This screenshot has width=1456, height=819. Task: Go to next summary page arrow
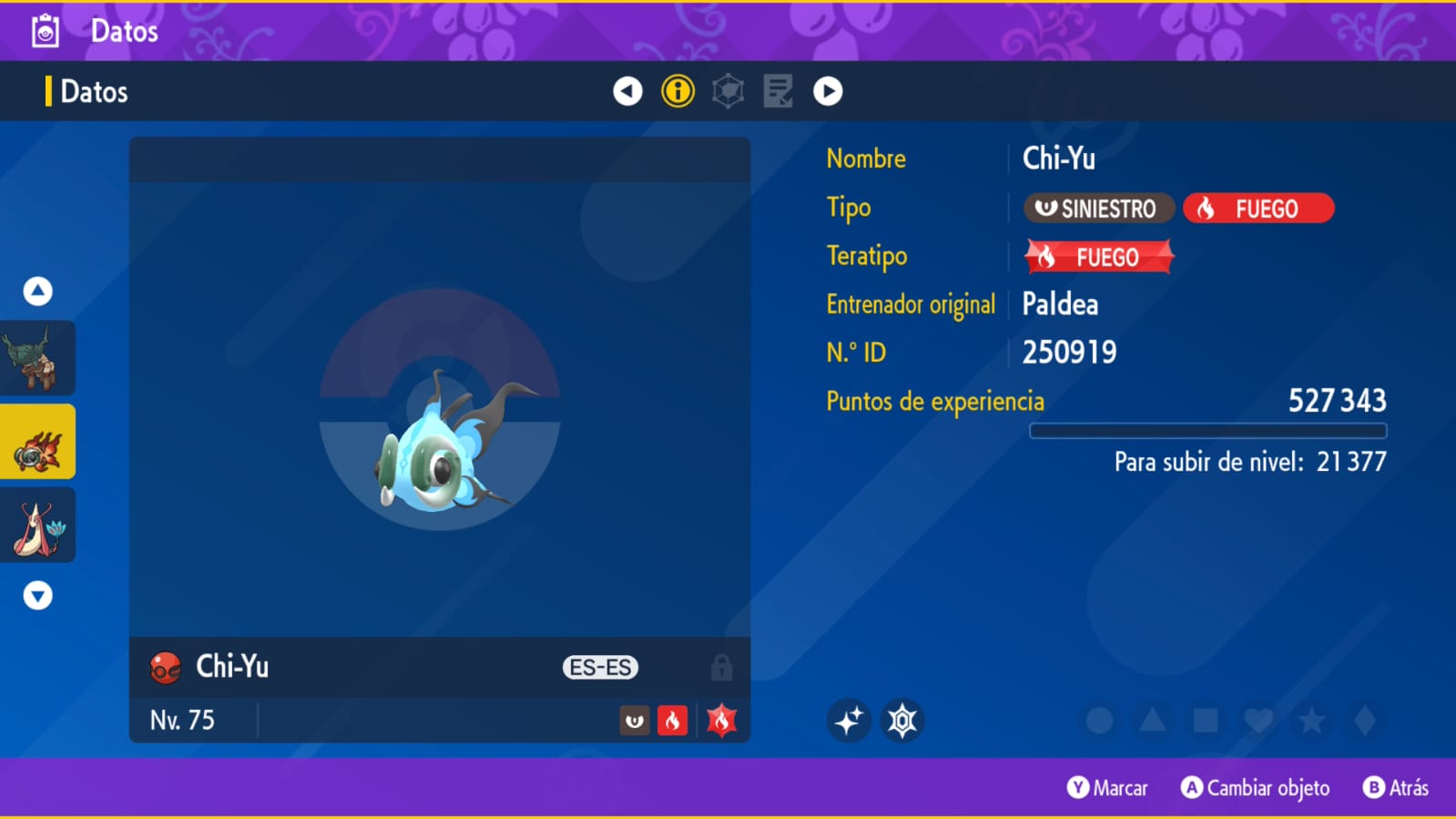(828, 91)
